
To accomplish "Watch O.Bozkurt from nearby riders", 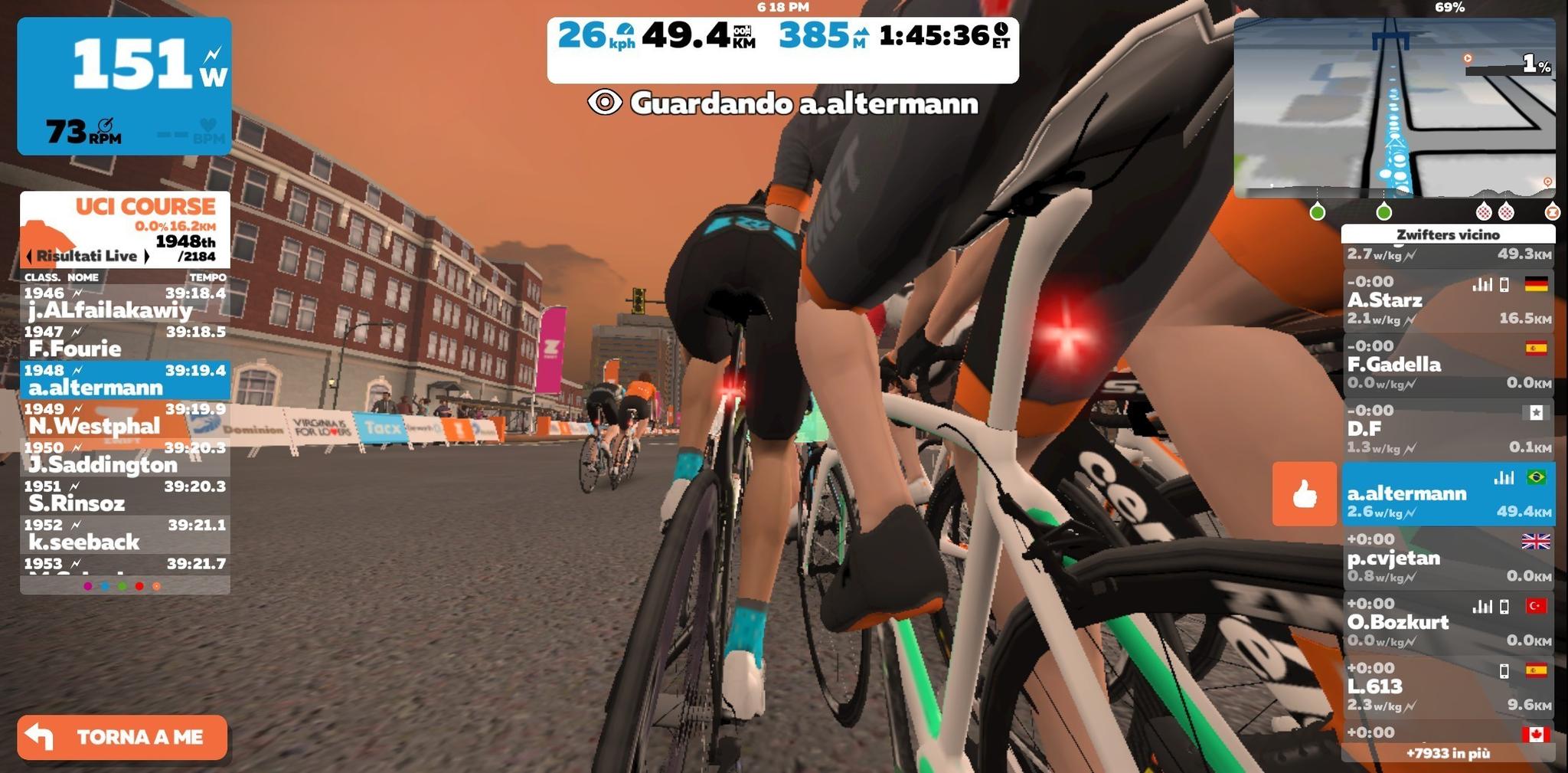I will point(1447,621).
